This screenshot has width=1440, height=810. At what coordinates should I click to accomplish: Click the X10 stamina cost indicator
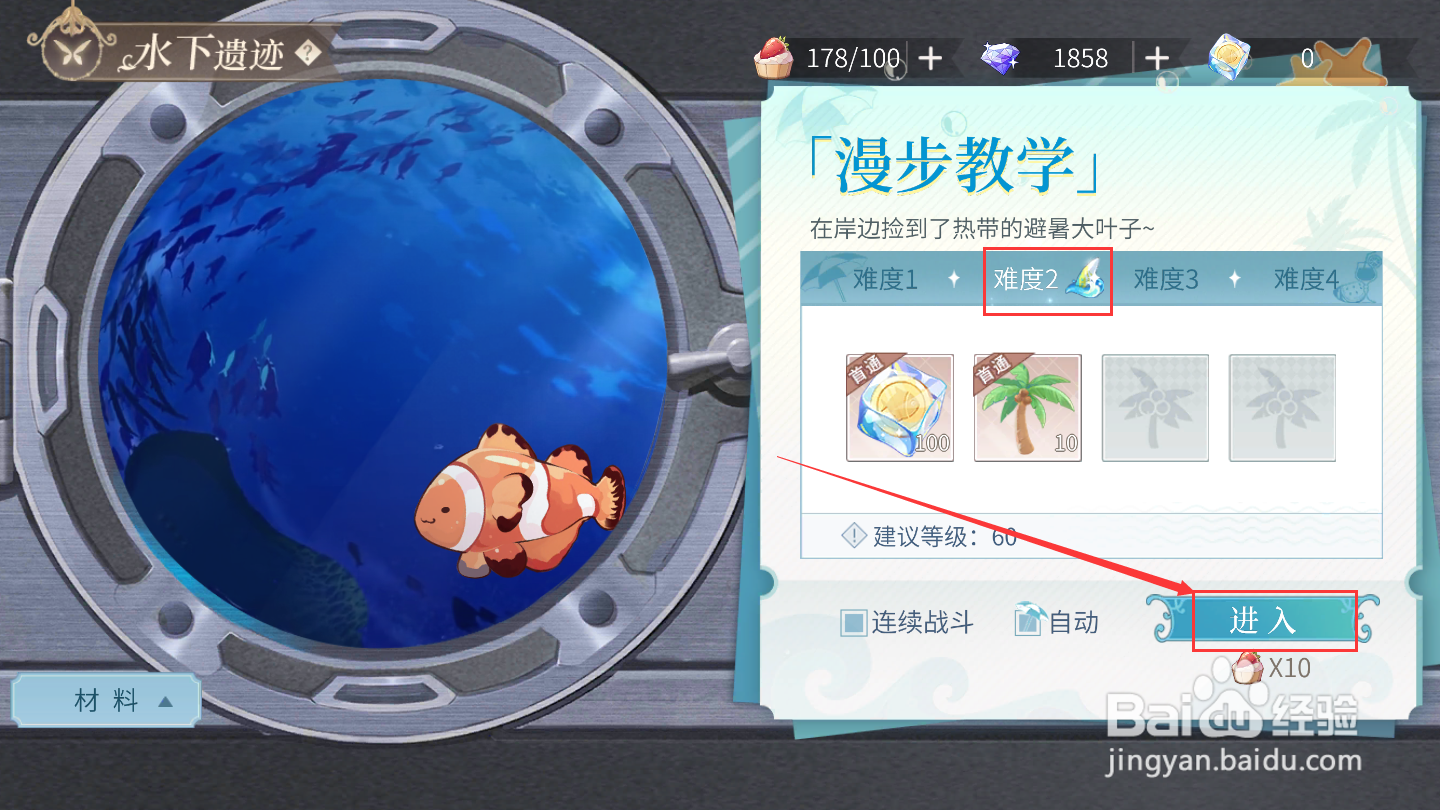click(1272, 668)
